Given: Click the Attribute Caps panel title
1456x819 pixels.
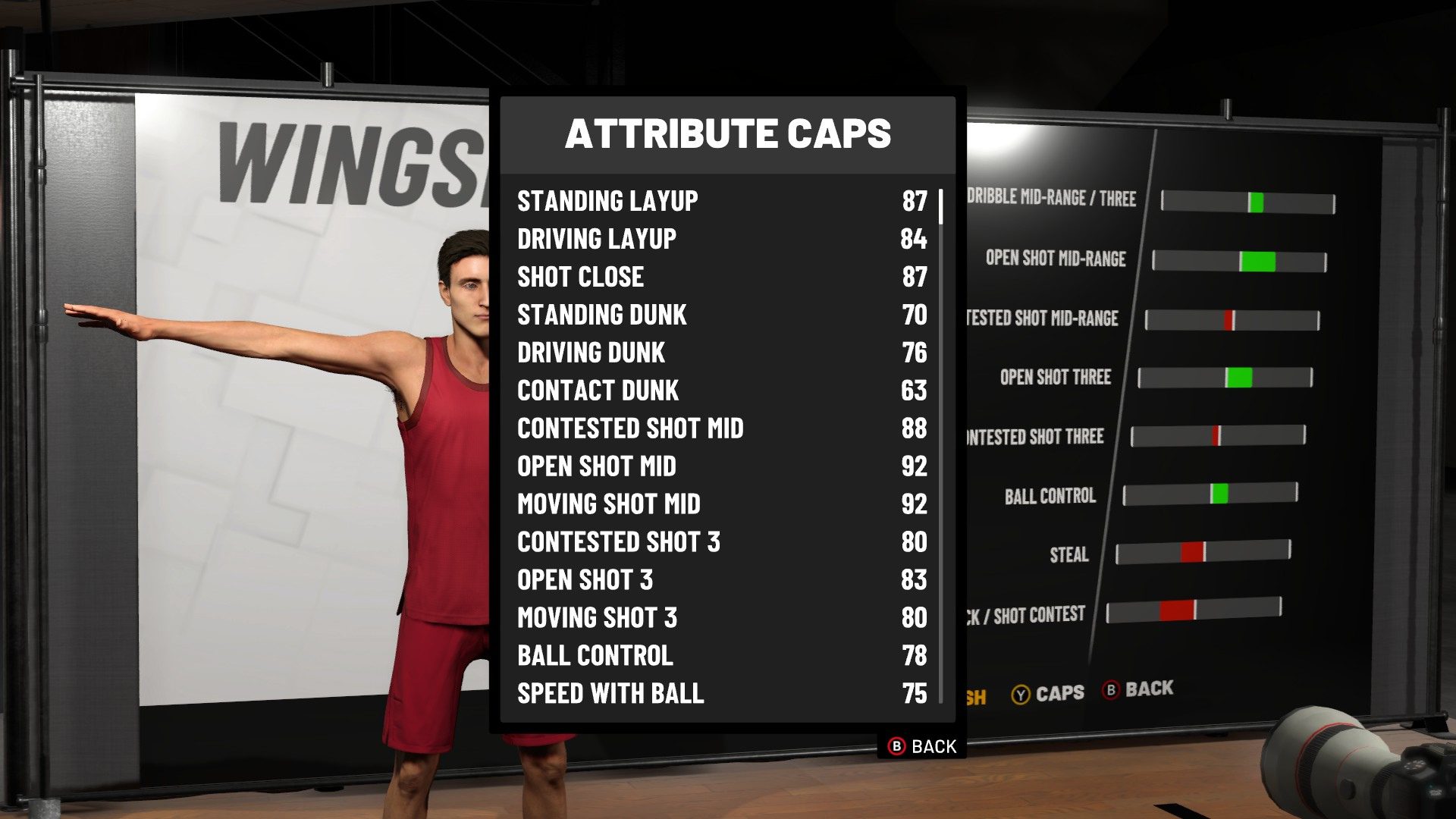Looking at the screenshot, I should 728,134.
